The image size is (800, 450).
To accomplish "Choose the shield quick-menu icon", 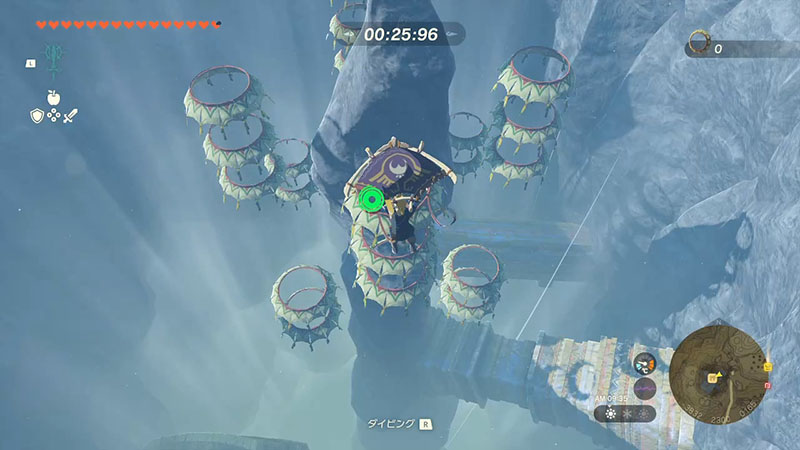I will coord(36,116).
